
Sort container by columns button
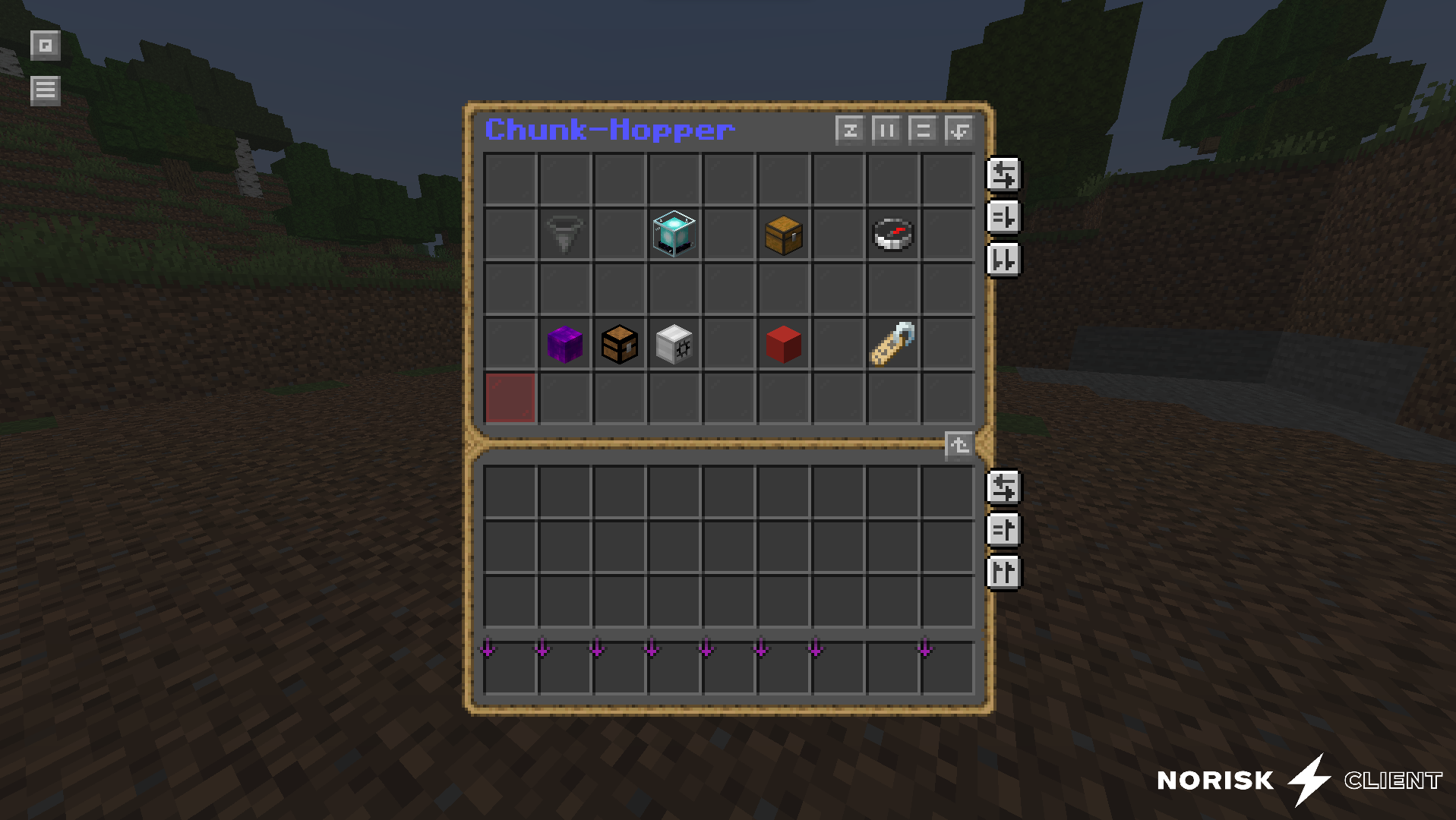(x=886, y=130)
